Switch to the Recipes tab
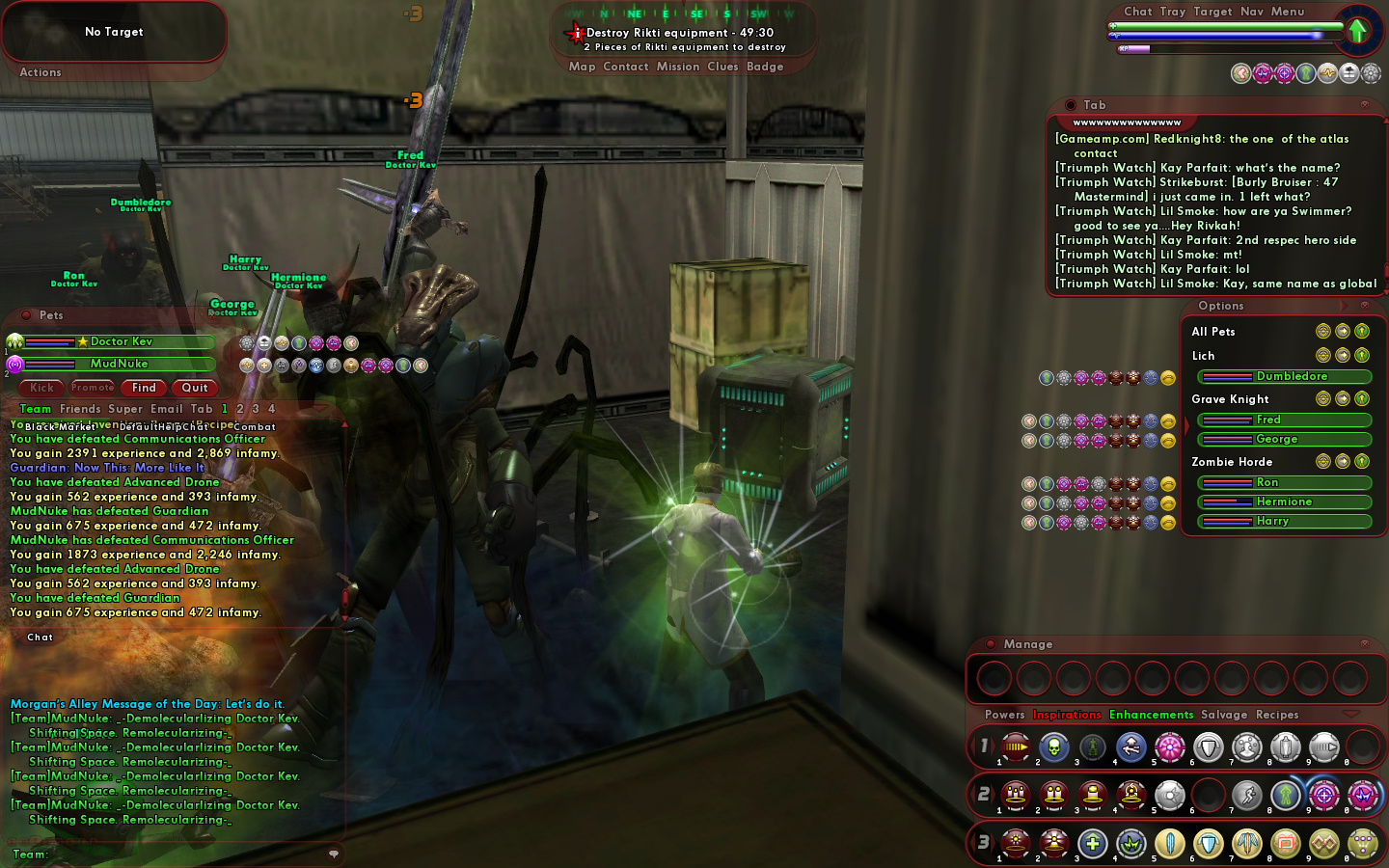Viewport: 1389px width, 868px height. (1277, 715)
